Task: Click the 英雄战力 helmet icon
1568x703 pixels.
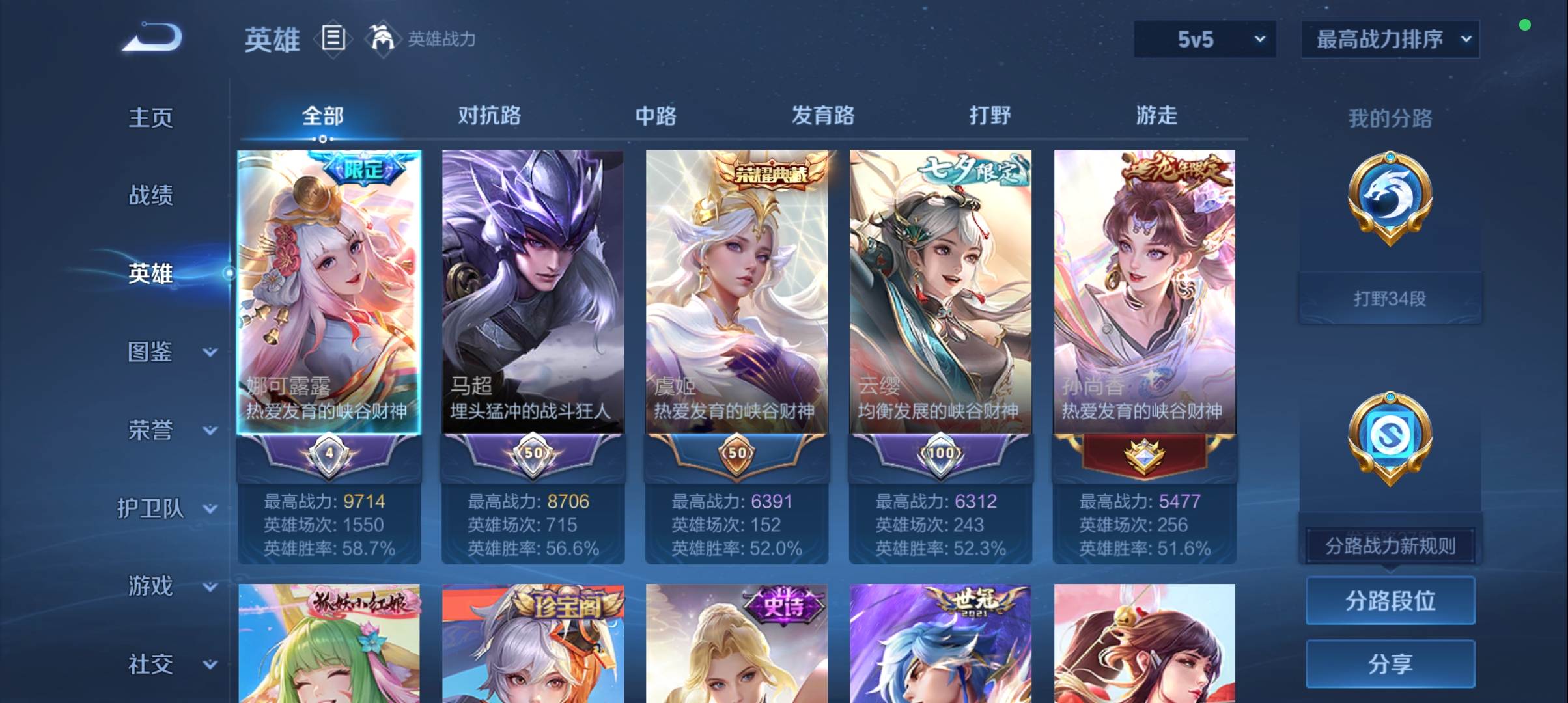Action: pos(384,38)
